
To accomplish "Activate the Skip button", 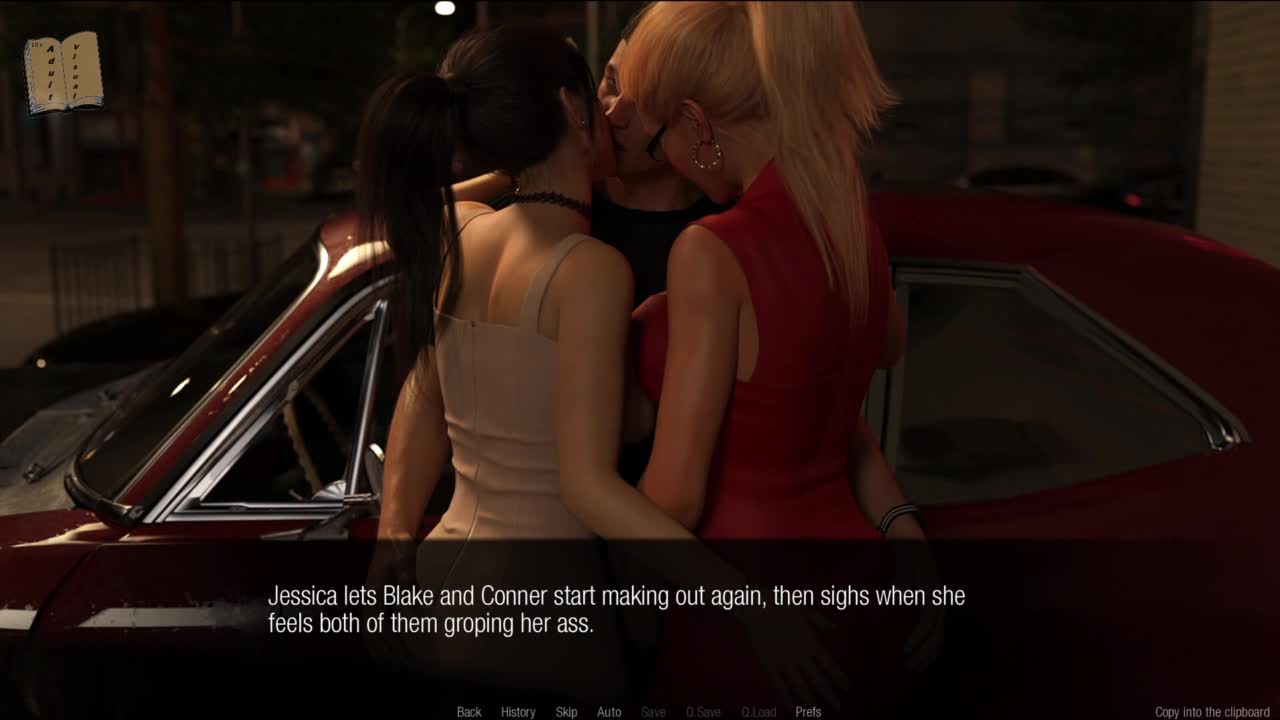I will pos(566,712).
